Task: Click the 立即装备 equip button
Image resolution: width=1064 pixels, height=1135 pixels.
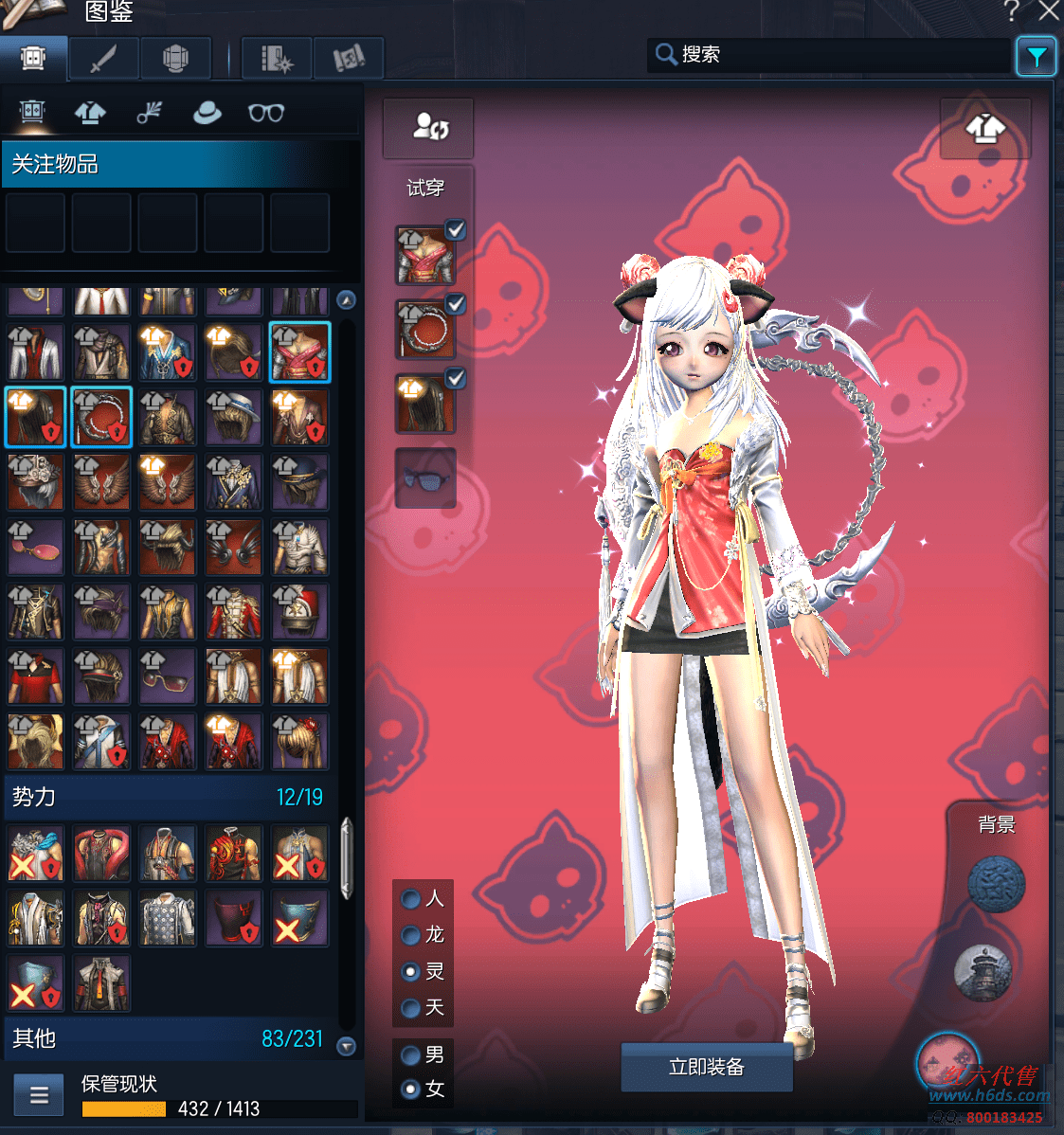Action: pyautogui.click(x=706, y=1067)
